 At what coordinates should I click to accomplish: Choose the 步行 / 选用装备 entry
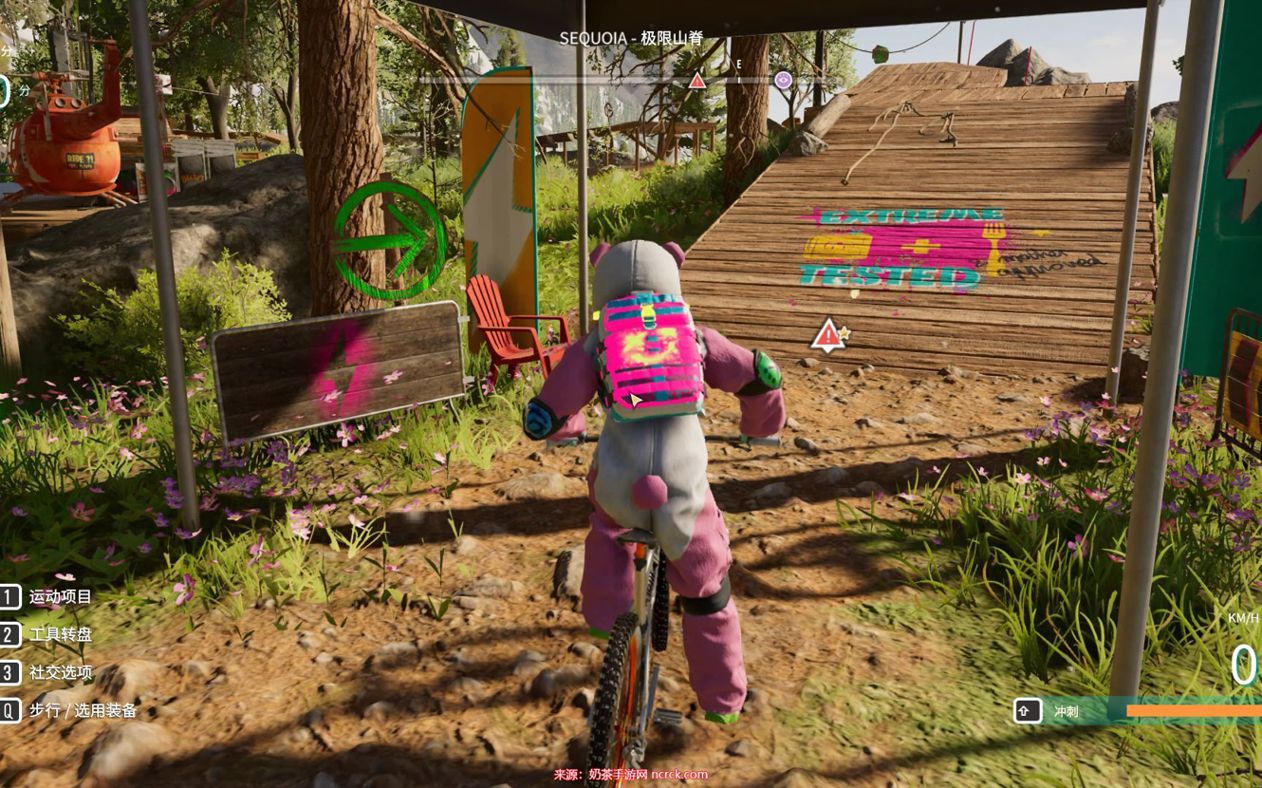click(82, 710)
